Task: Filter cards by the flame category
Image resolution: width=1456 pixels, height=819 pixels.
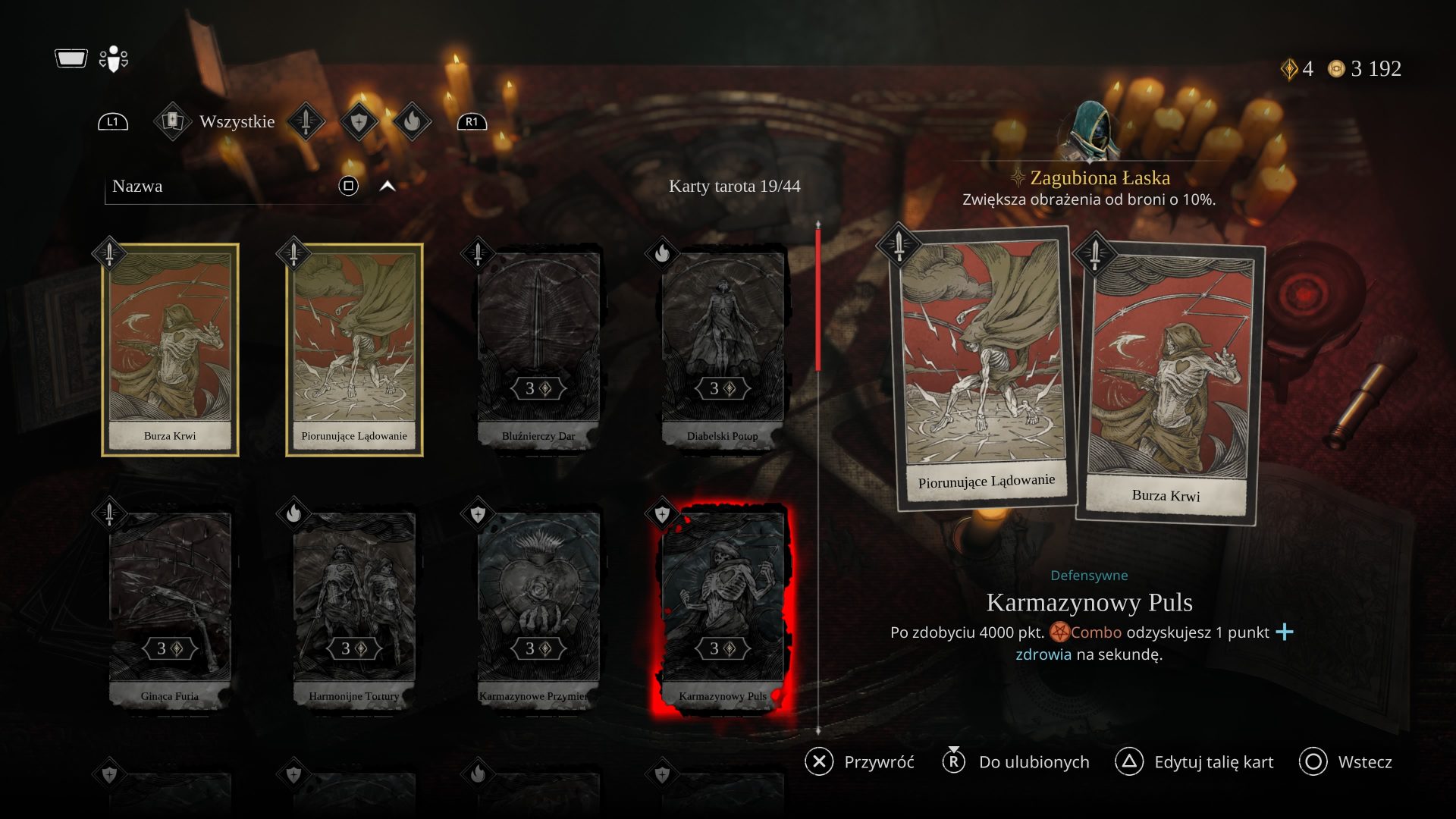Action: tap(412, 121)
